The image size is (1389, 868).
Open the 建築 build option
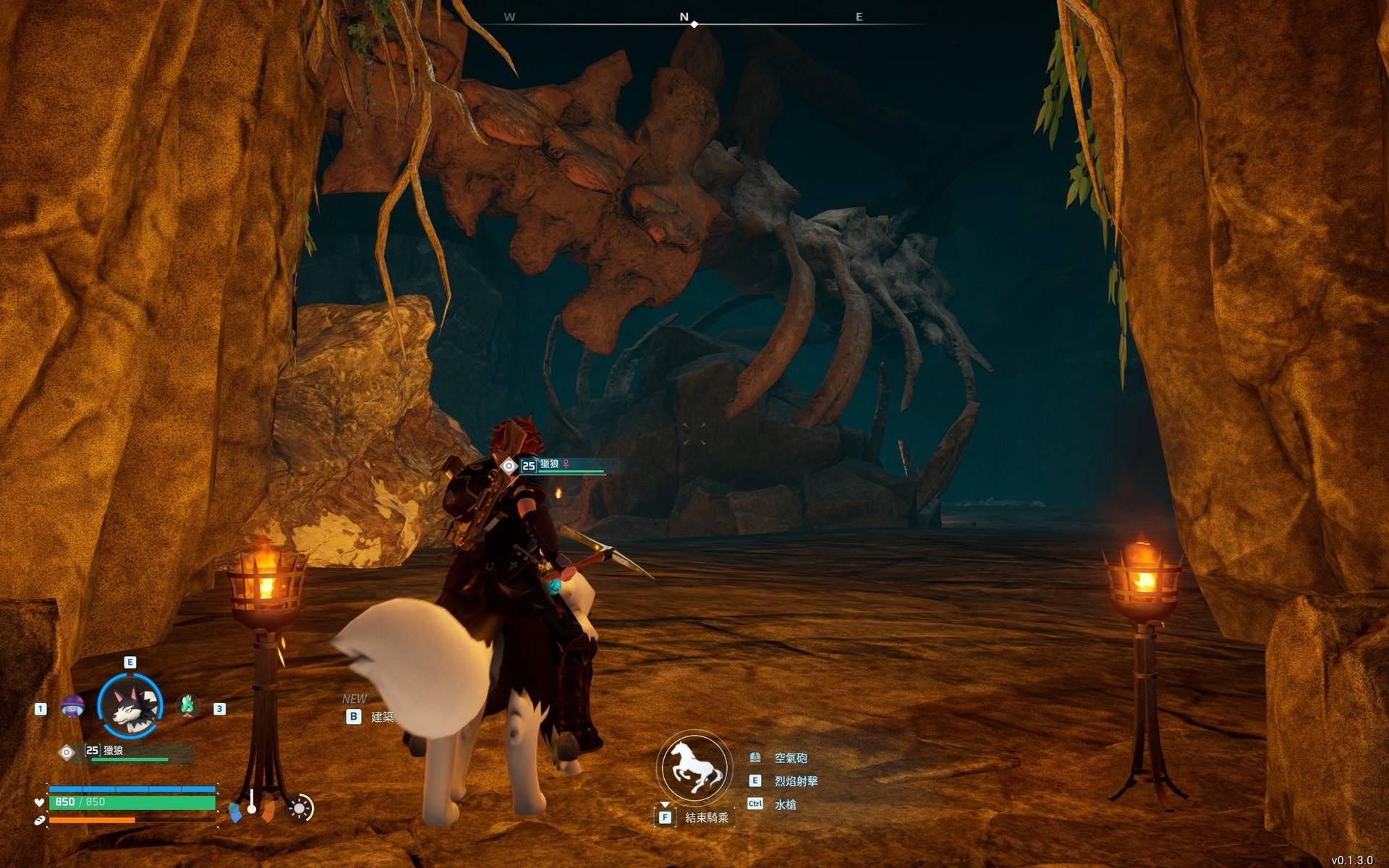(x=381, y=717)
